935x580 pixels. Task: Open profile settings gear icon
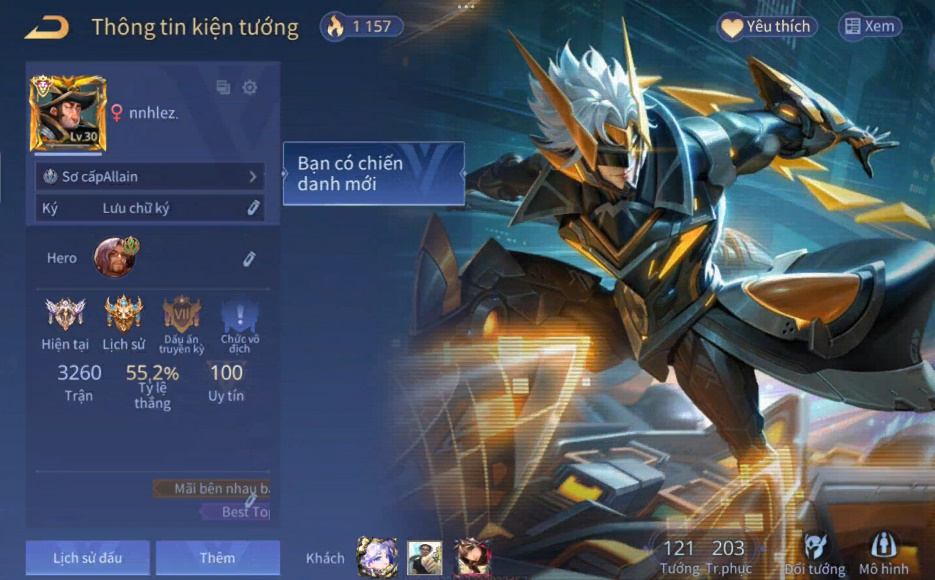point(250,88)
